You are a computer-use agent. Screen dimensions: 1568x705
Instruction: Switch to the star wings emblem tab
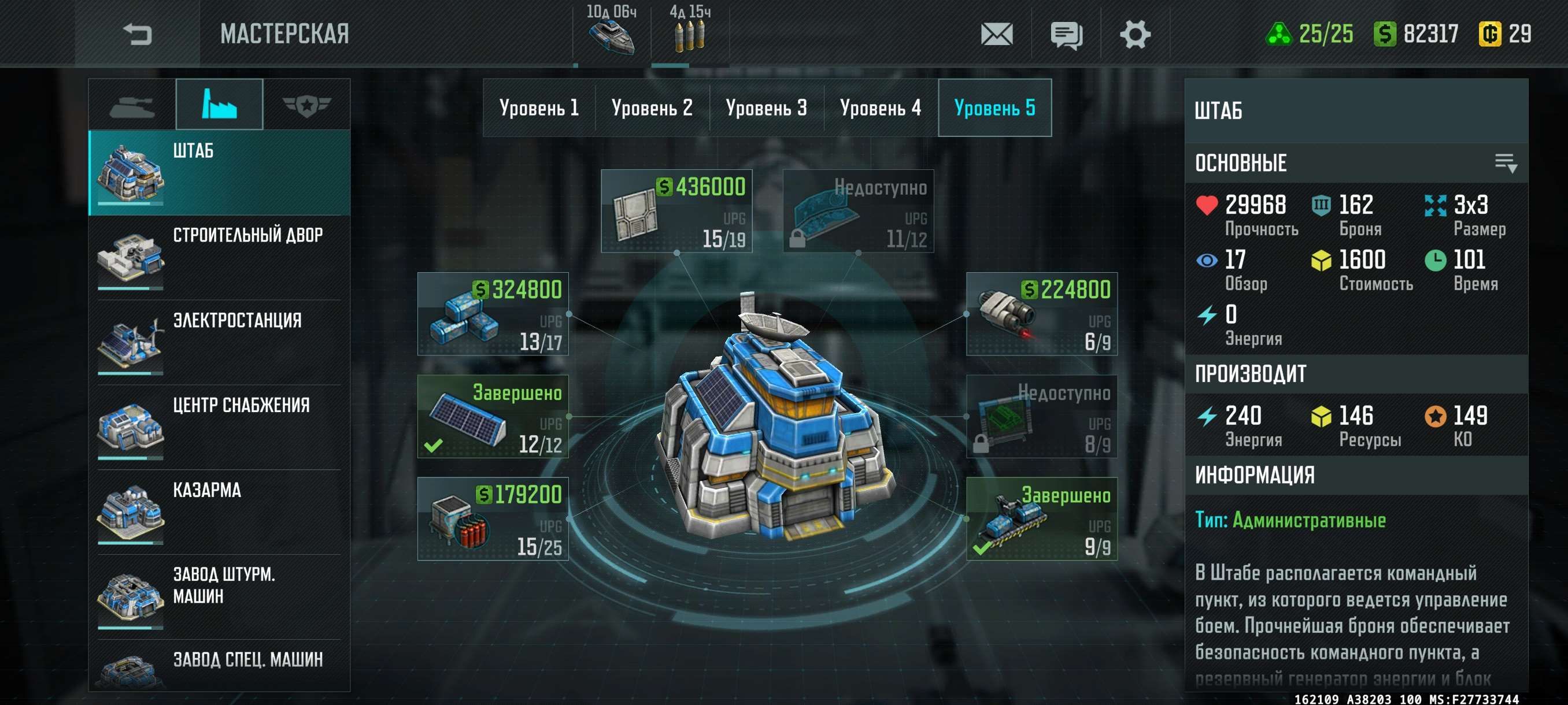pyautogui.click(x=306, y=105)
